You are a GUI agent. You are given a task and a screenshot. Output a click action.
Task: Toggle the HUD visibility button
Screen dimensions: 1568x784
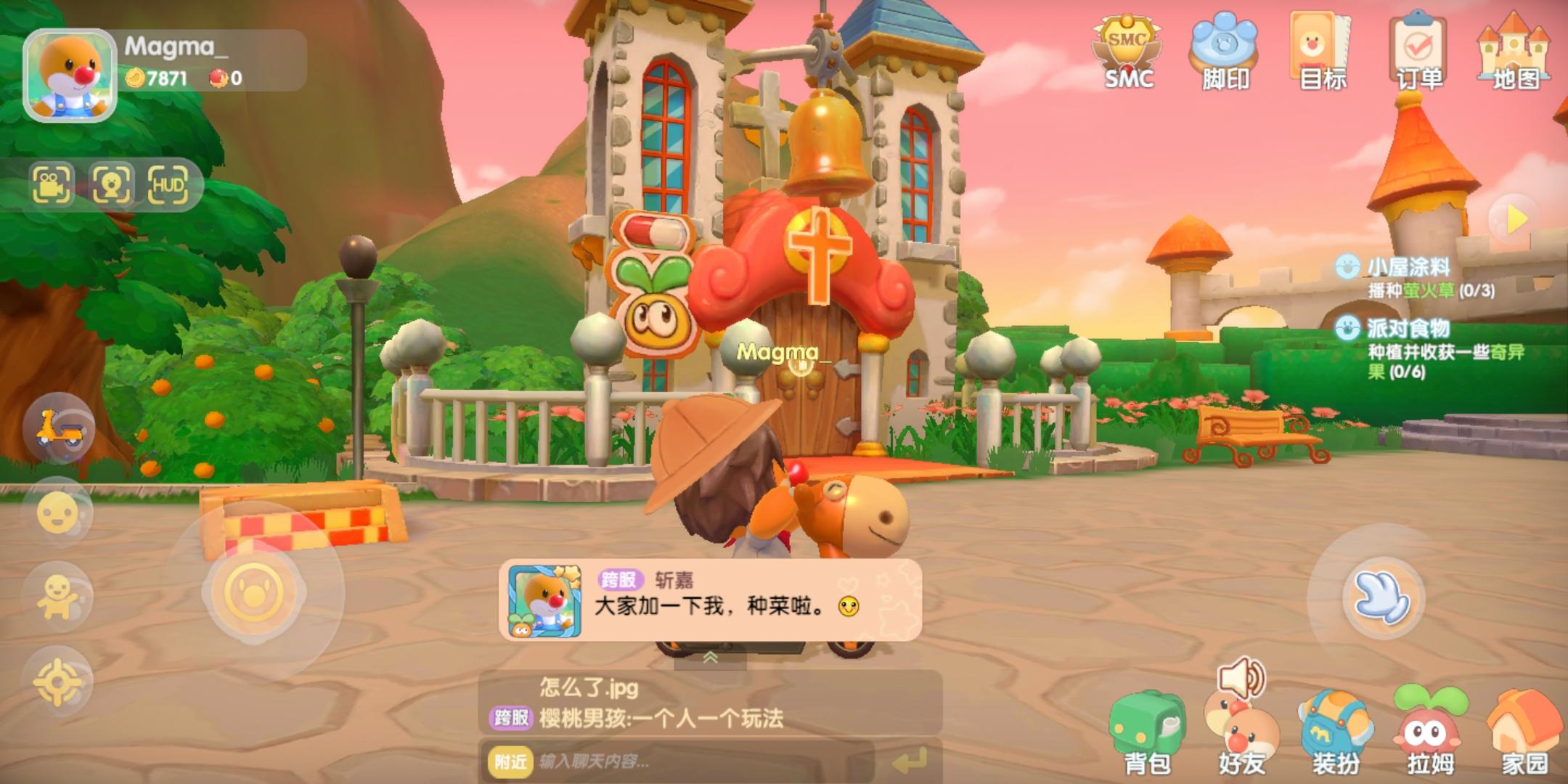(x=168, y=184)
